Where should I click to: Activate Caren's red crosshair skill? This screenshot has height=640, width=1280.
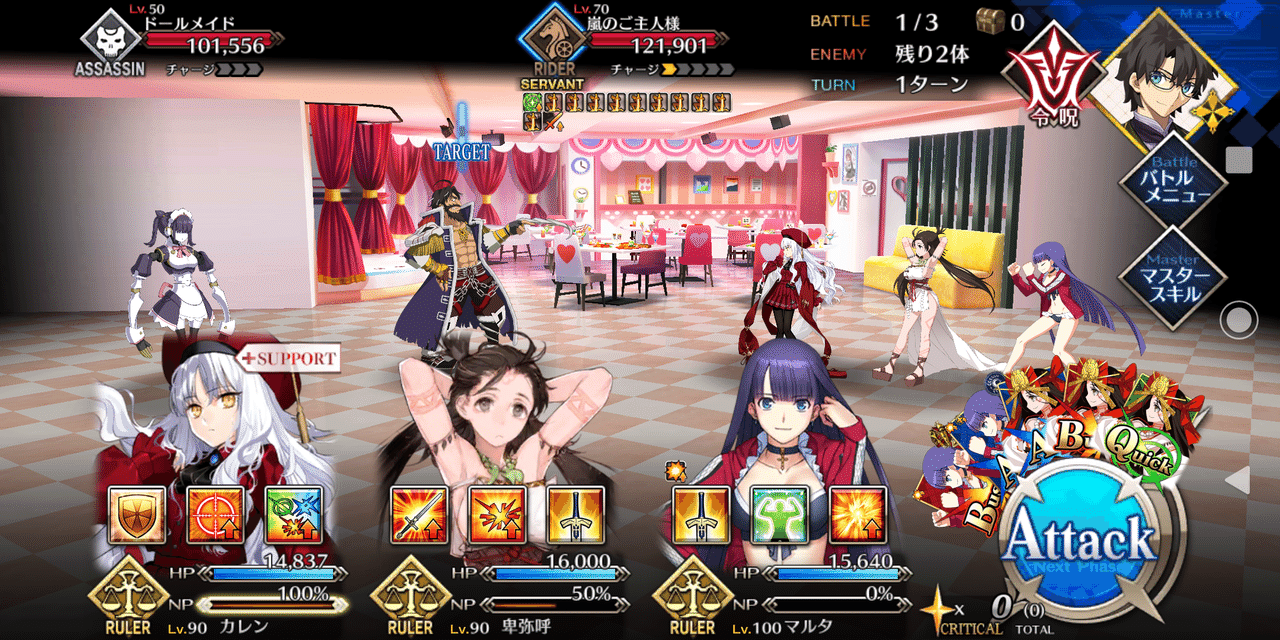pos(215,516)
